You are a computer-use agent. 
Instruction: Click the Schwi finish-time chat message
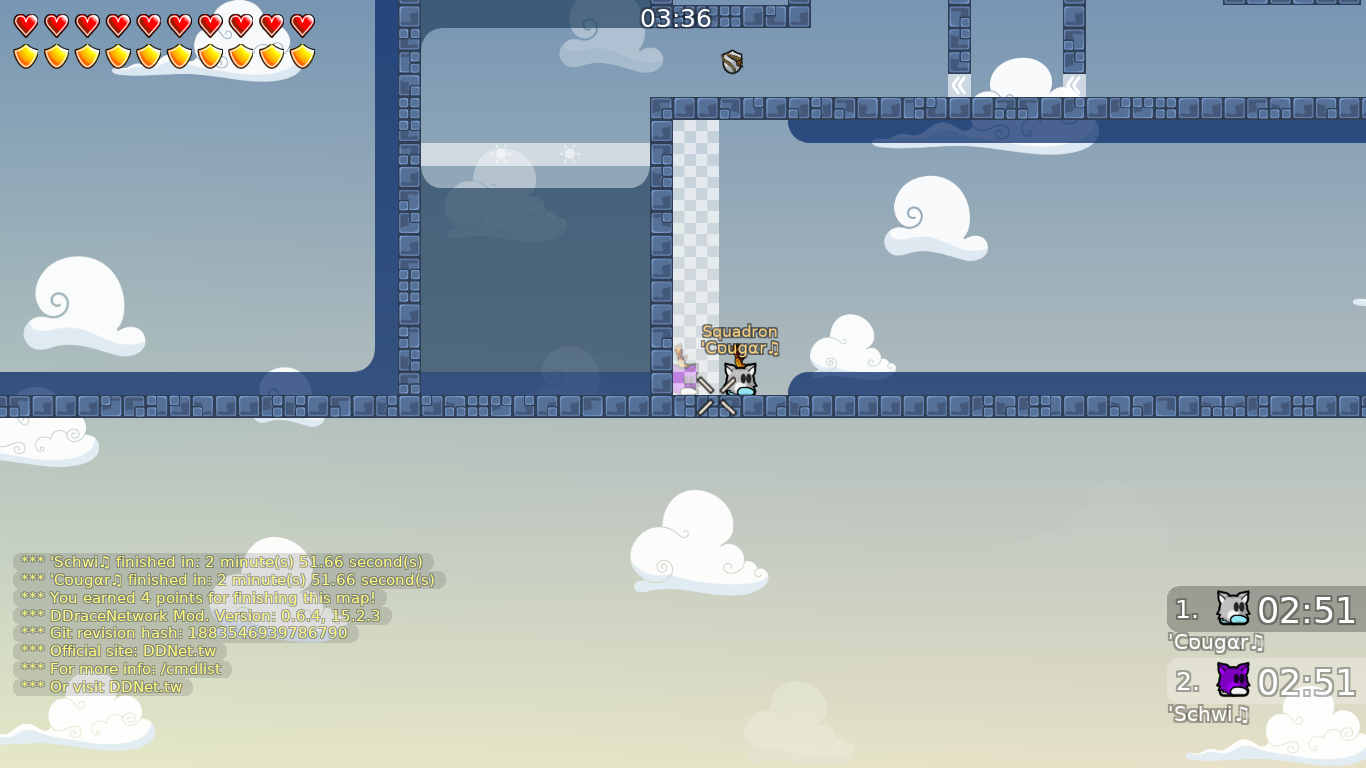[220, 562]
